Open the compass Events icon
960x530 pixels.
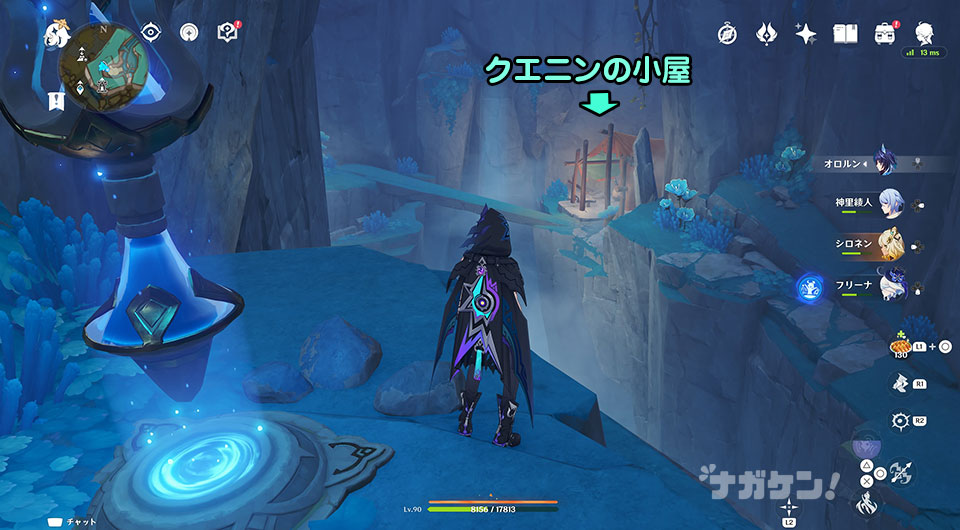727,32
